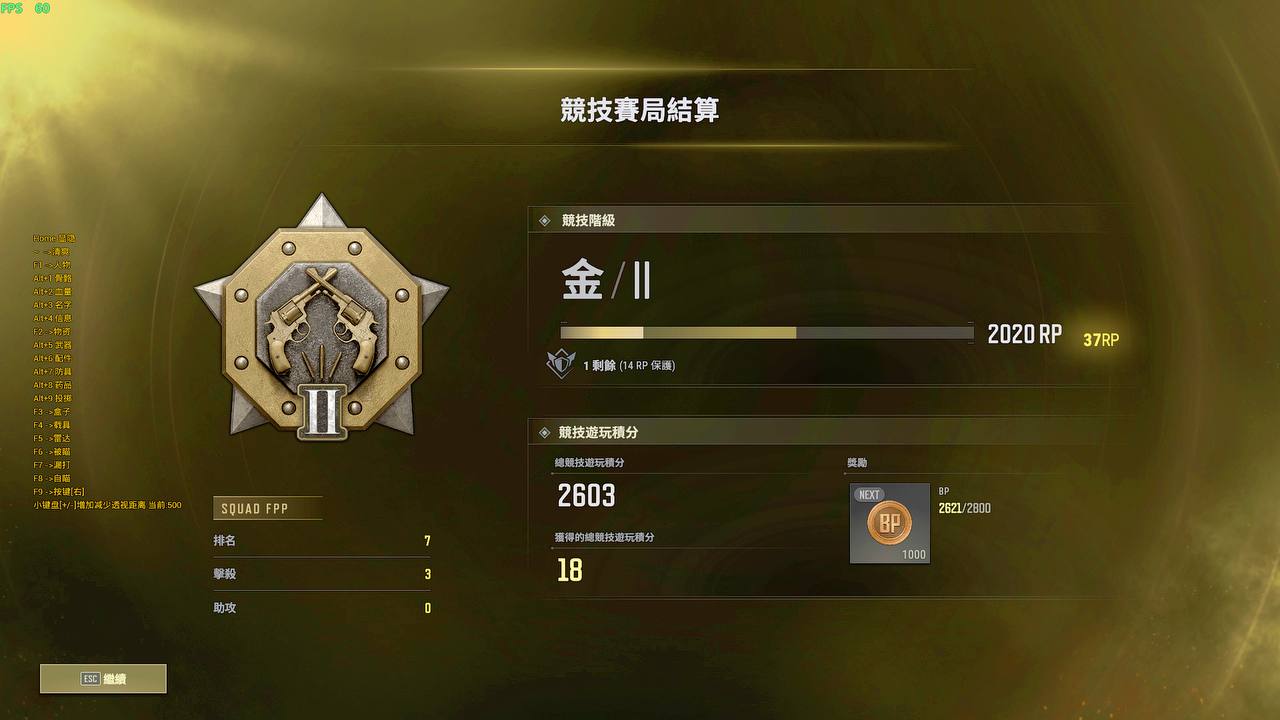Click the RP progress bar
The image size is (1280, 720).
(765, 332)
